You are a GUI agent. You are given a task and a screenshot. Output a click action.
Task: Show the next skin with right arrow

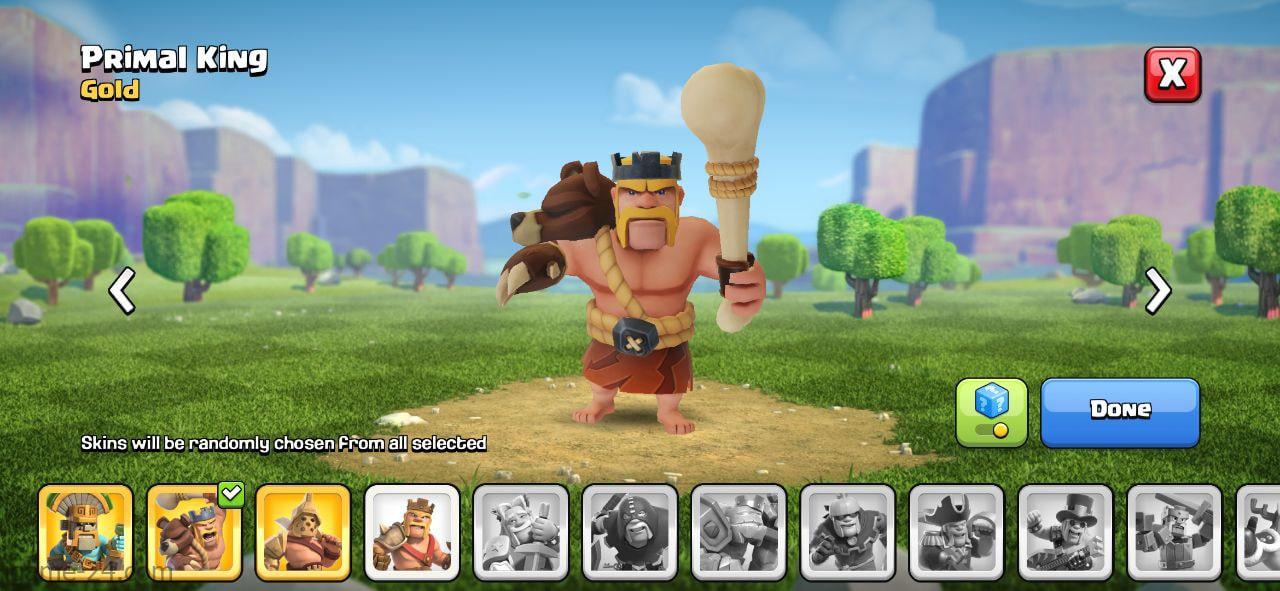point(1157,291)
